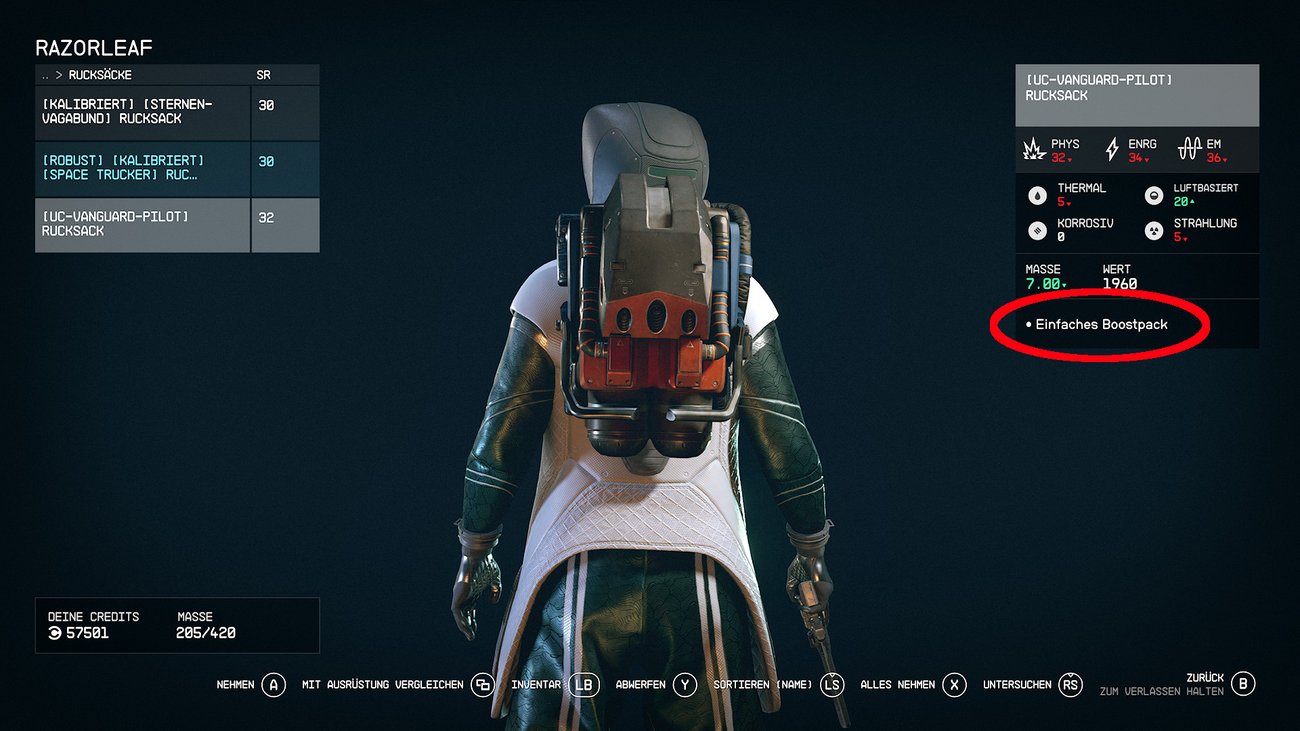Open Mit Ausrüstung Vergleichen option

(383, 685)
